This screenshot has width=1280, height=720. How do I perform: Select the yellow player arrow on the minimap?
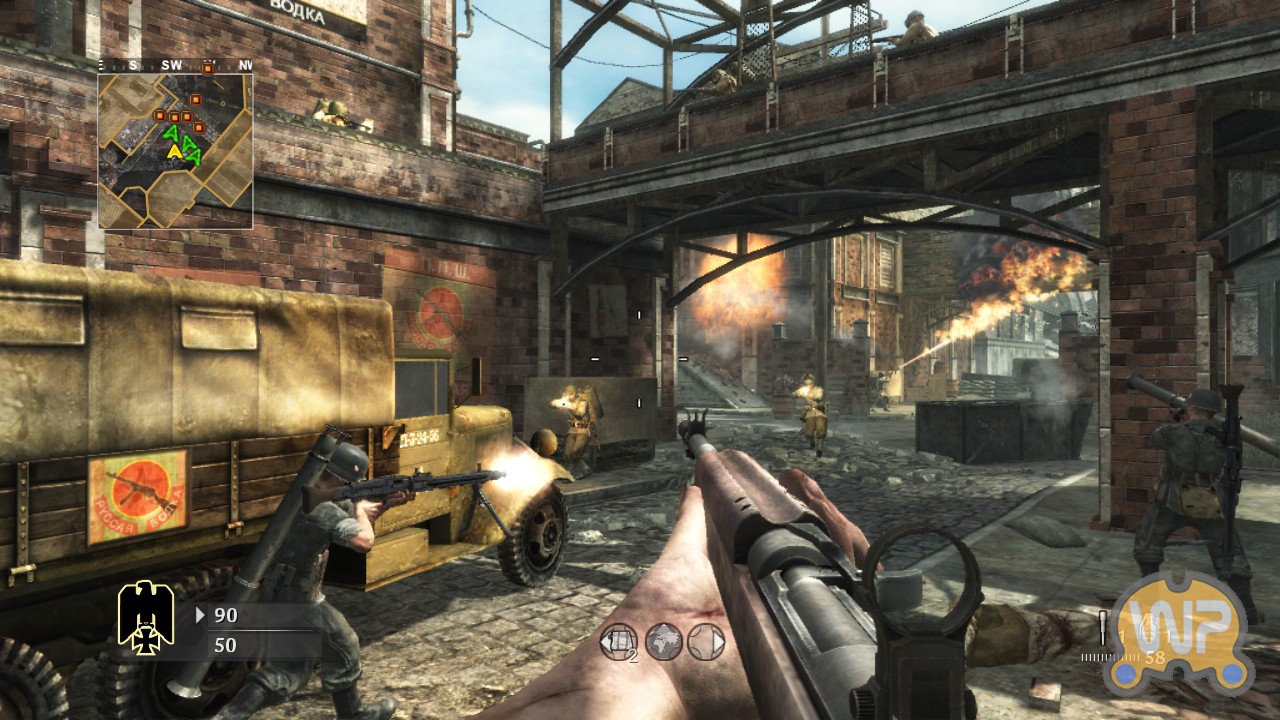click(x=175, y=151)
